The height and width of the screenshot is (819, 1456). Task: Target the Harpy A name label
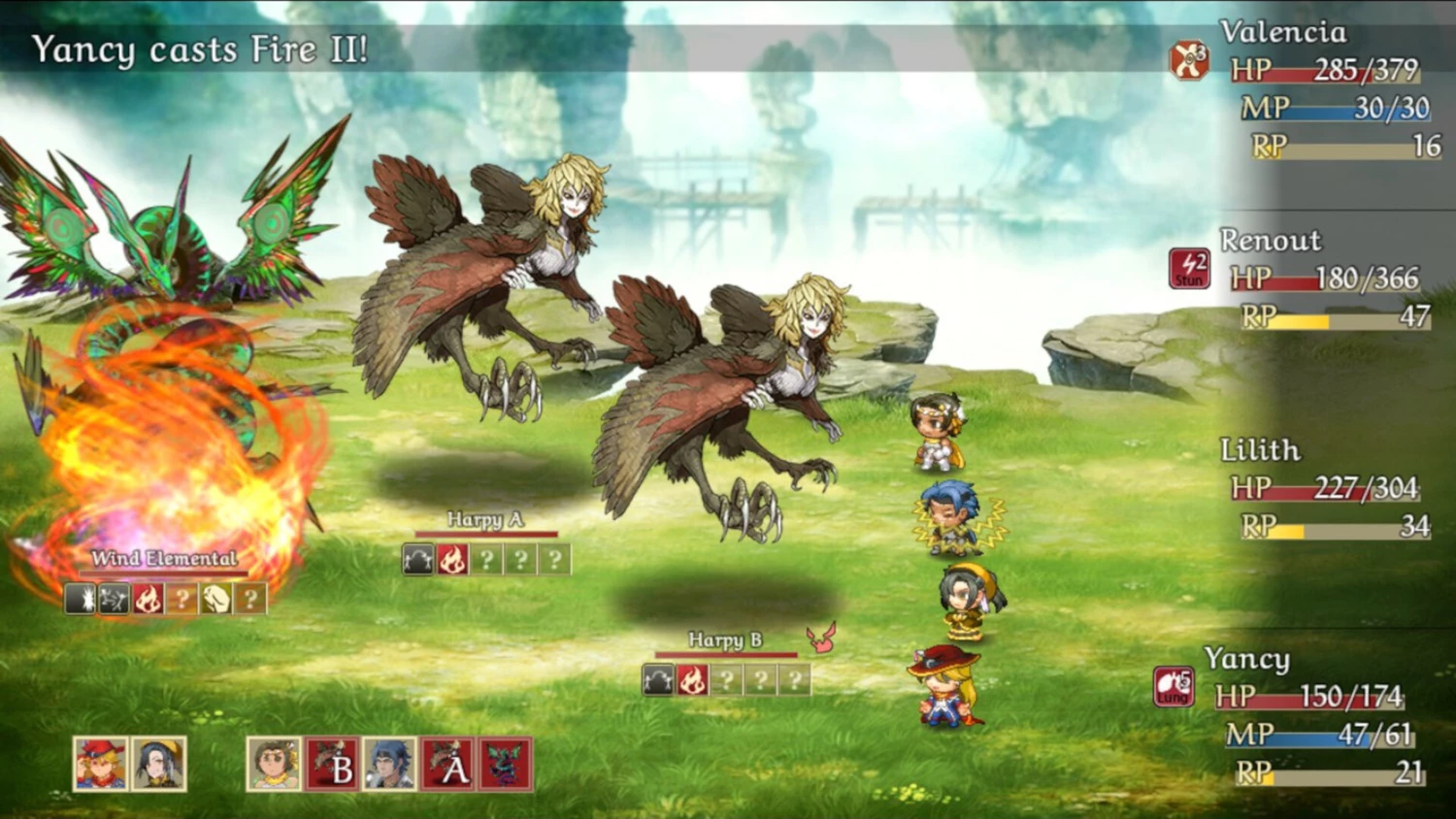(x=484, y=520)
